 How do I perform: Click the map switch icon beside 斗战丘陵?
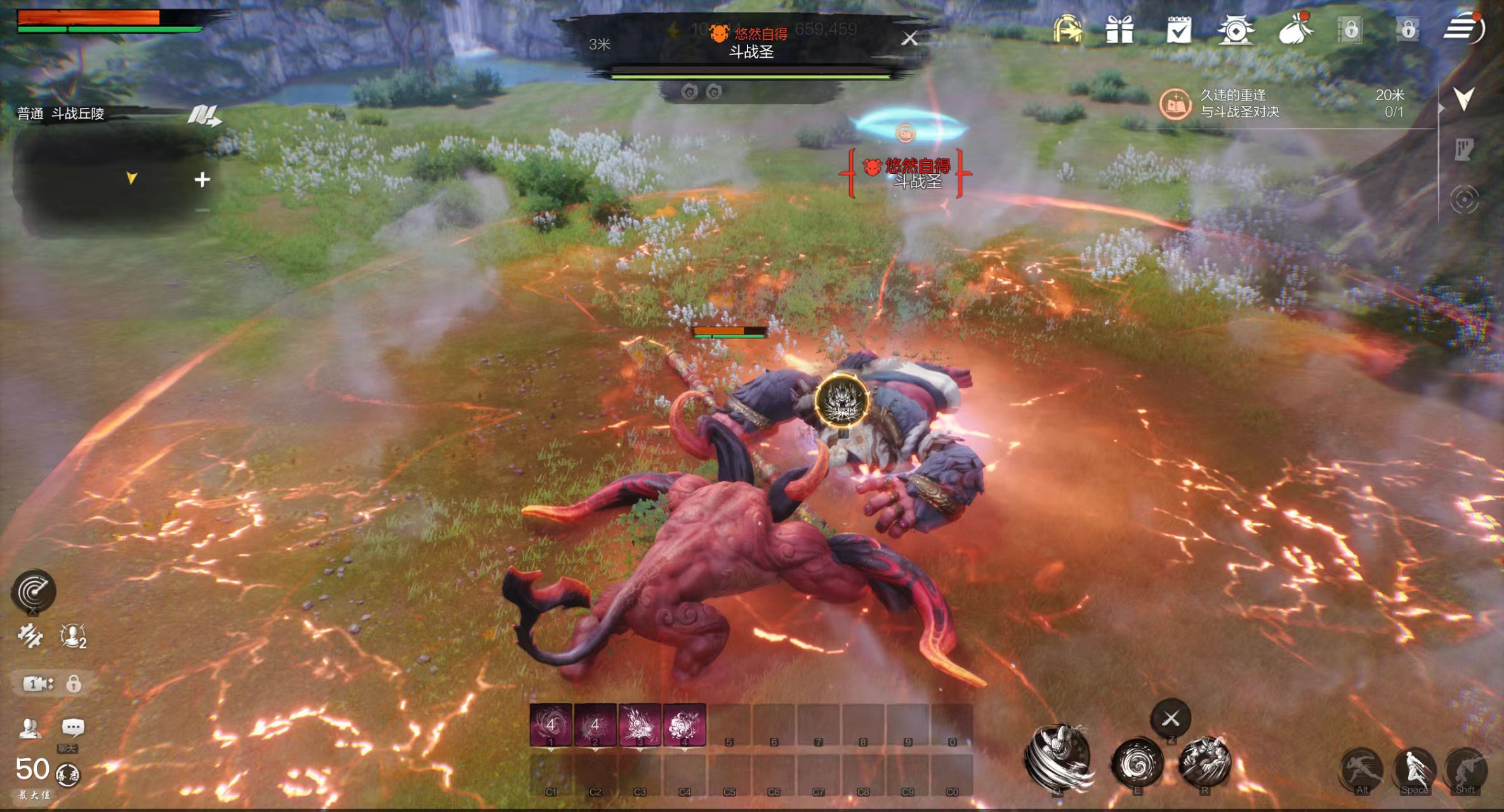[204, 115]
